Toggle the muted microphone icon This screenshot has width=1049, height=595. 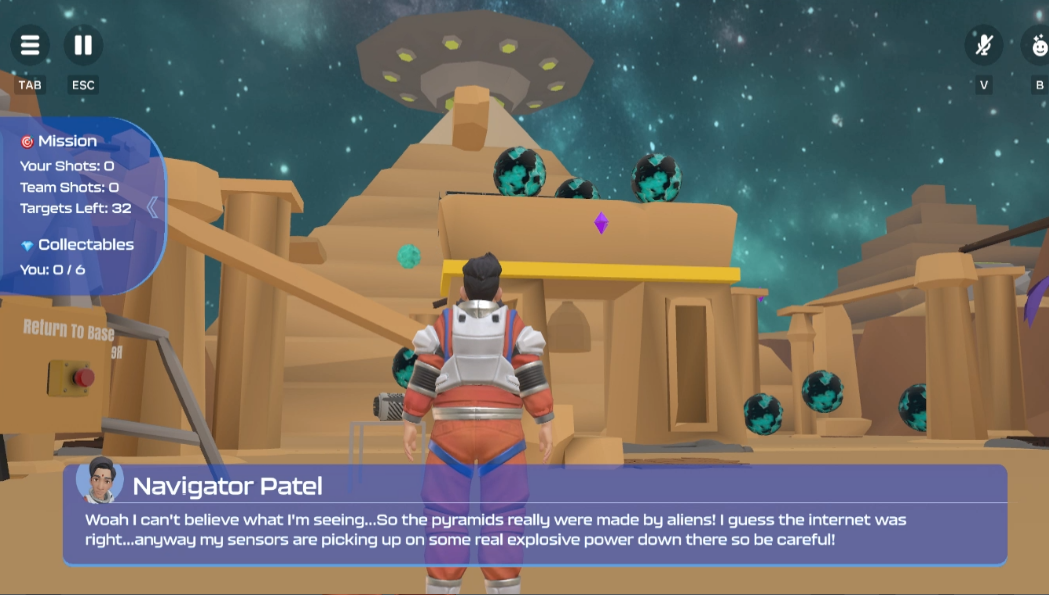pyautogui.click(x=984, y=45)
